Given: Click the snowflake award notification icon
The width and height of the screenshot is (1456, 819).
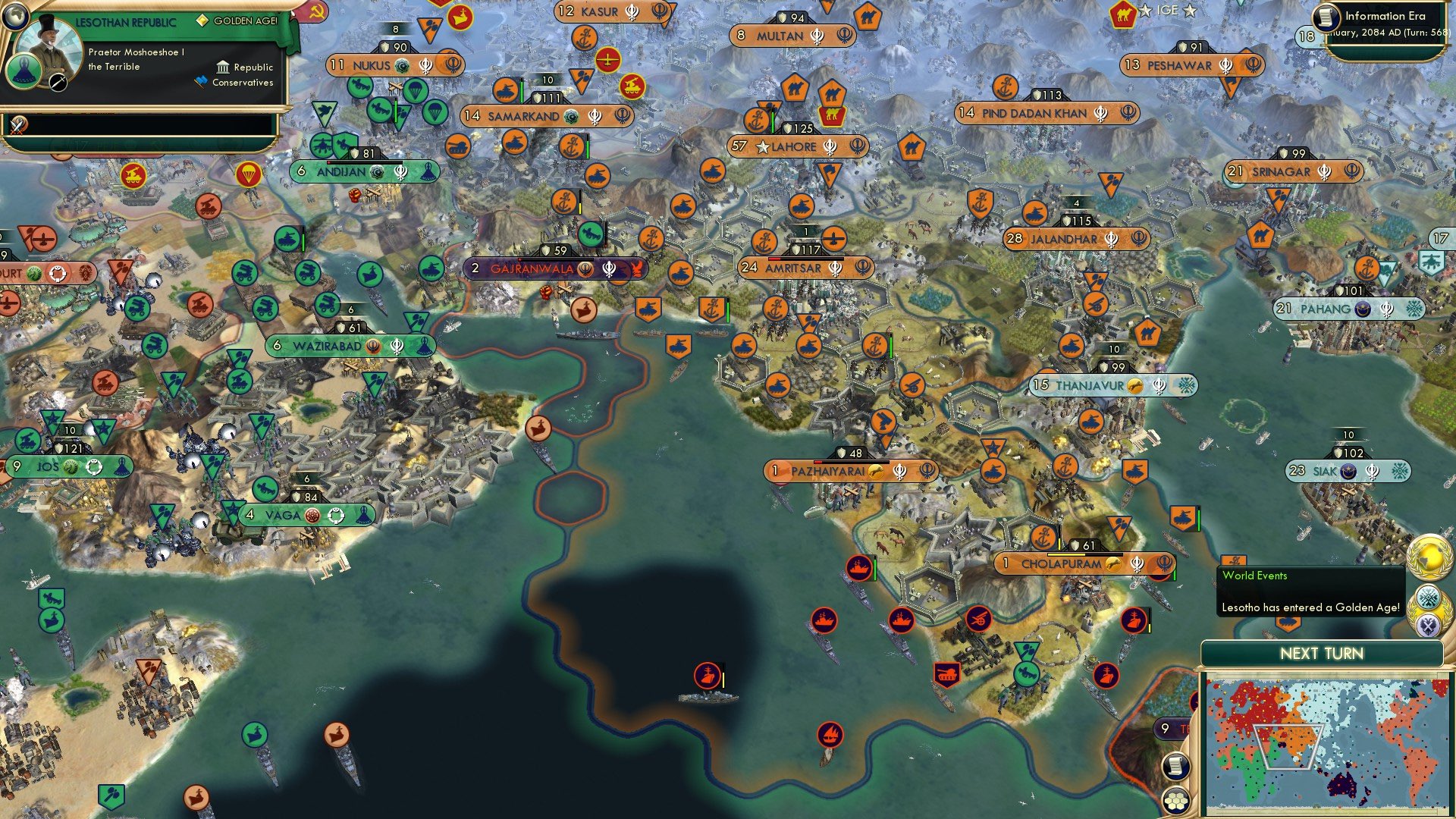Looking at the screenshot, I should pos(1429,598).
